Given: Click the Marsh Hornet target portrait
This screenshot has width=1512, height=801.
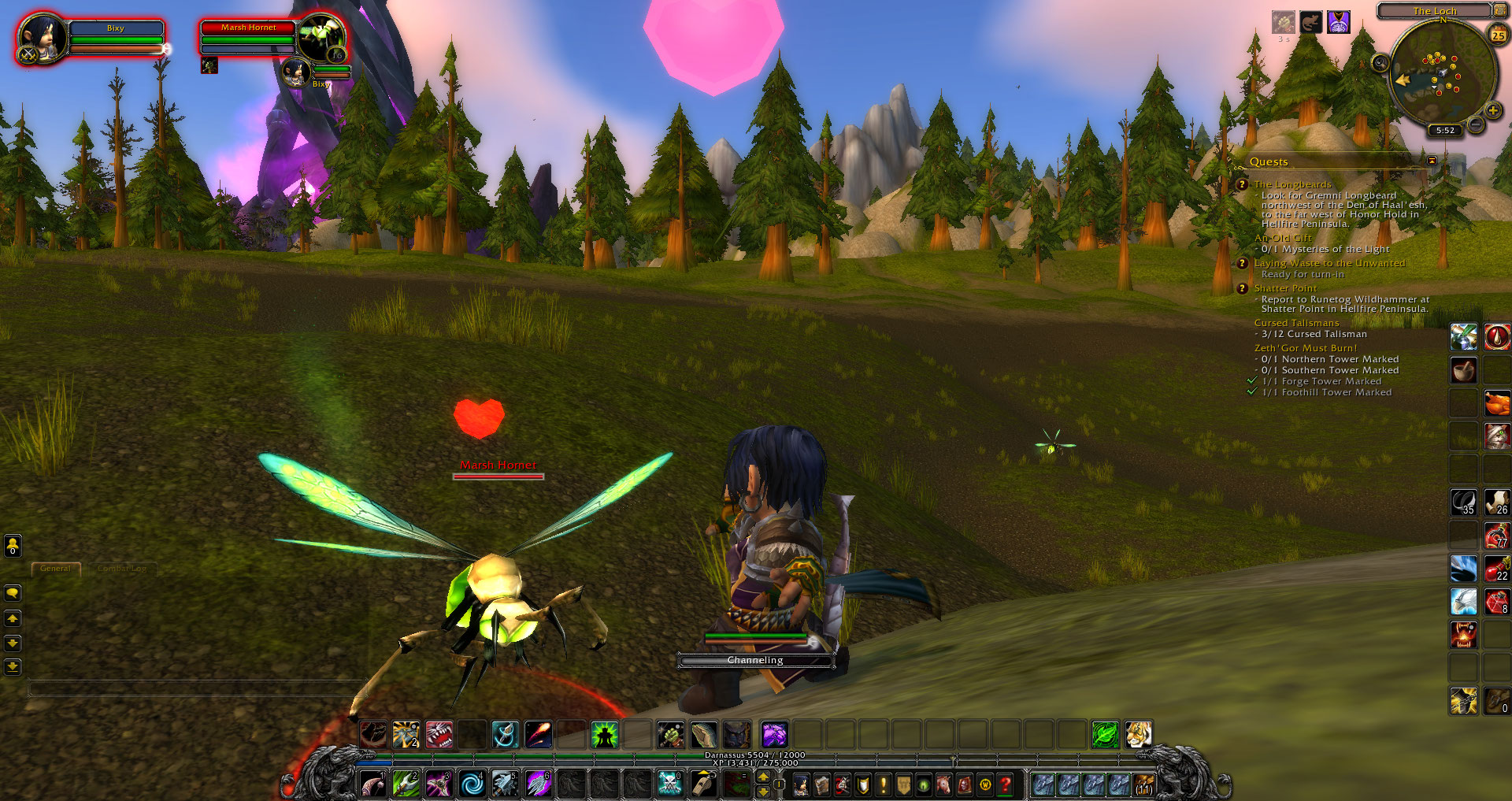Looking at the screenshot, I should pyautogui.click(x=321, y=37).
